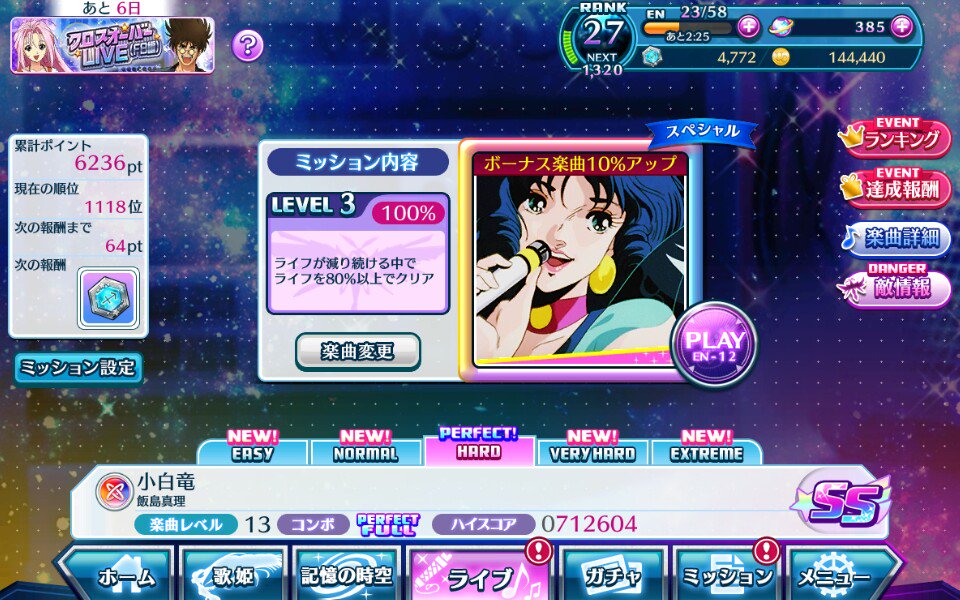Image resolution: width=960 pixels, height=600 pixels.
Task: Open the メニュー main menu
Action: coord(836,576)
